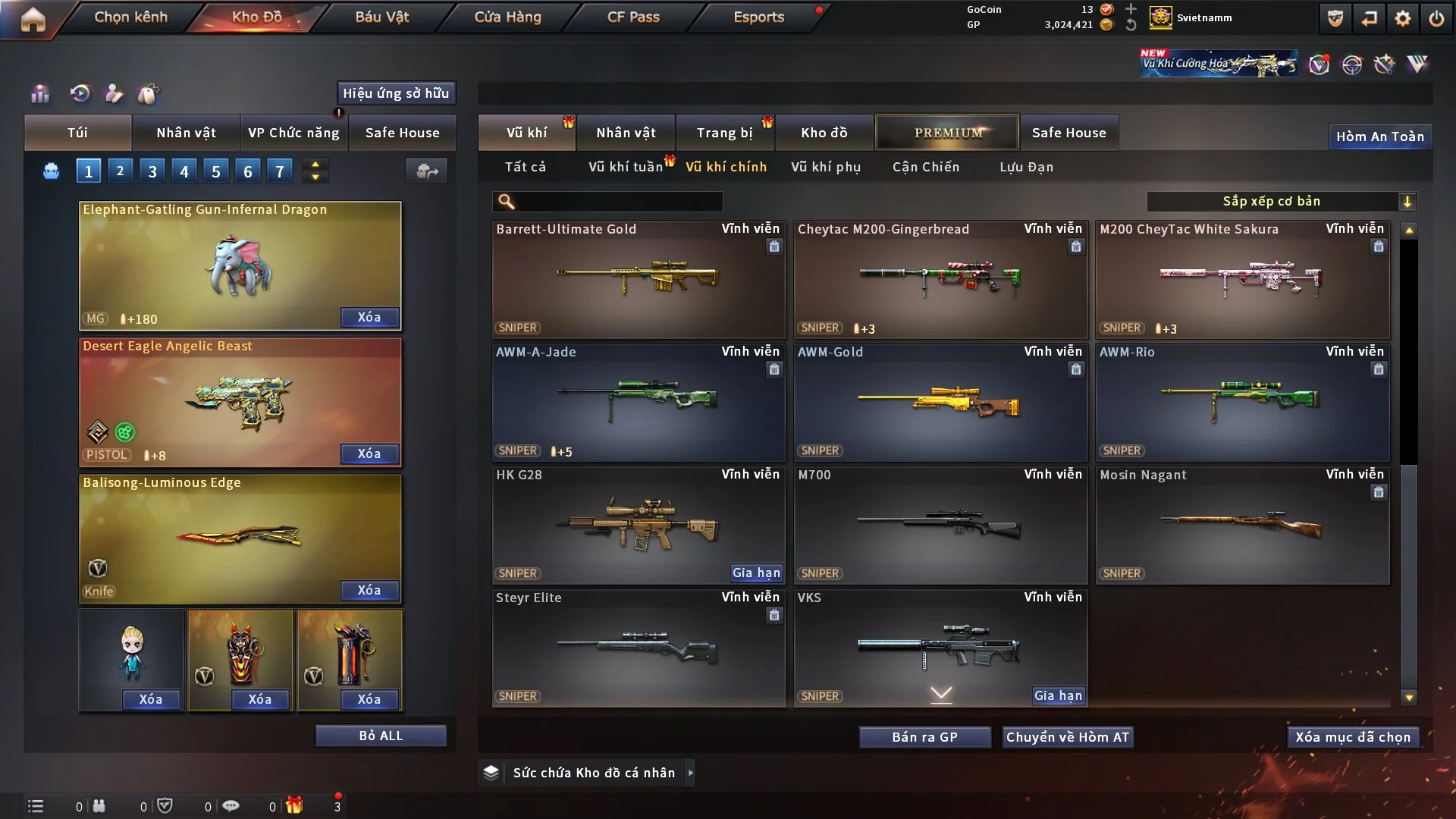The image size is (1456, 819).
Task: Pick the AWM-Gold sniper rifle
Action: coord(940,402)
